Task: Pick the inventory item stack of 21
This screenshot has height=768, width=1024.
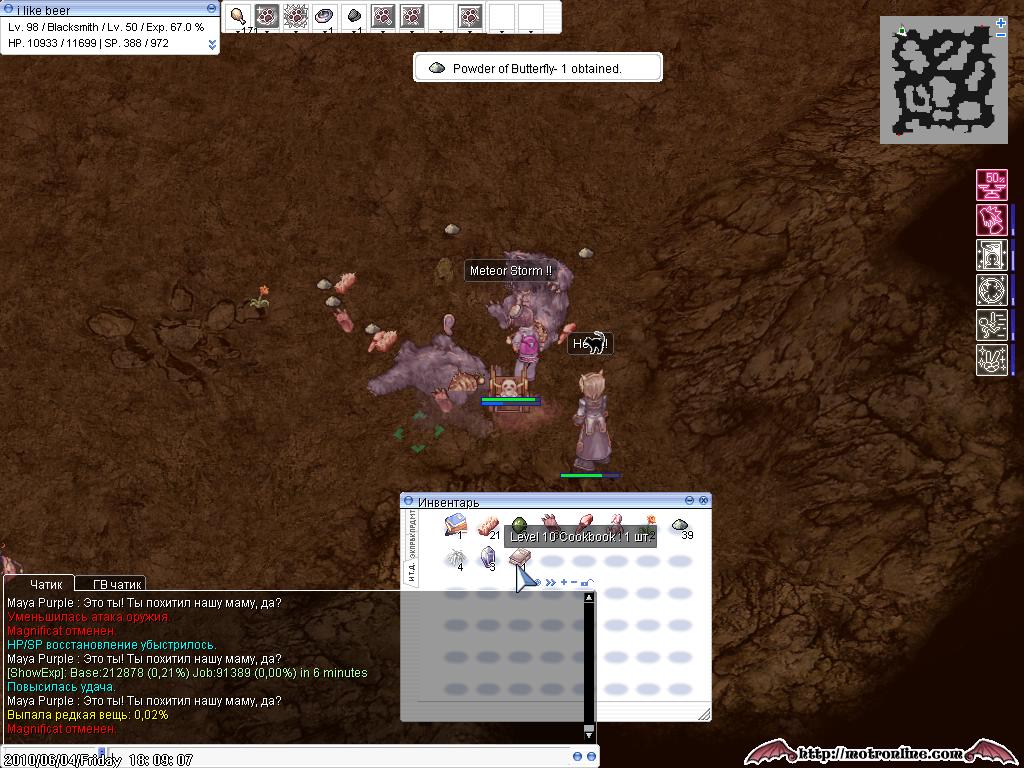Action: [x=487, y=525]
